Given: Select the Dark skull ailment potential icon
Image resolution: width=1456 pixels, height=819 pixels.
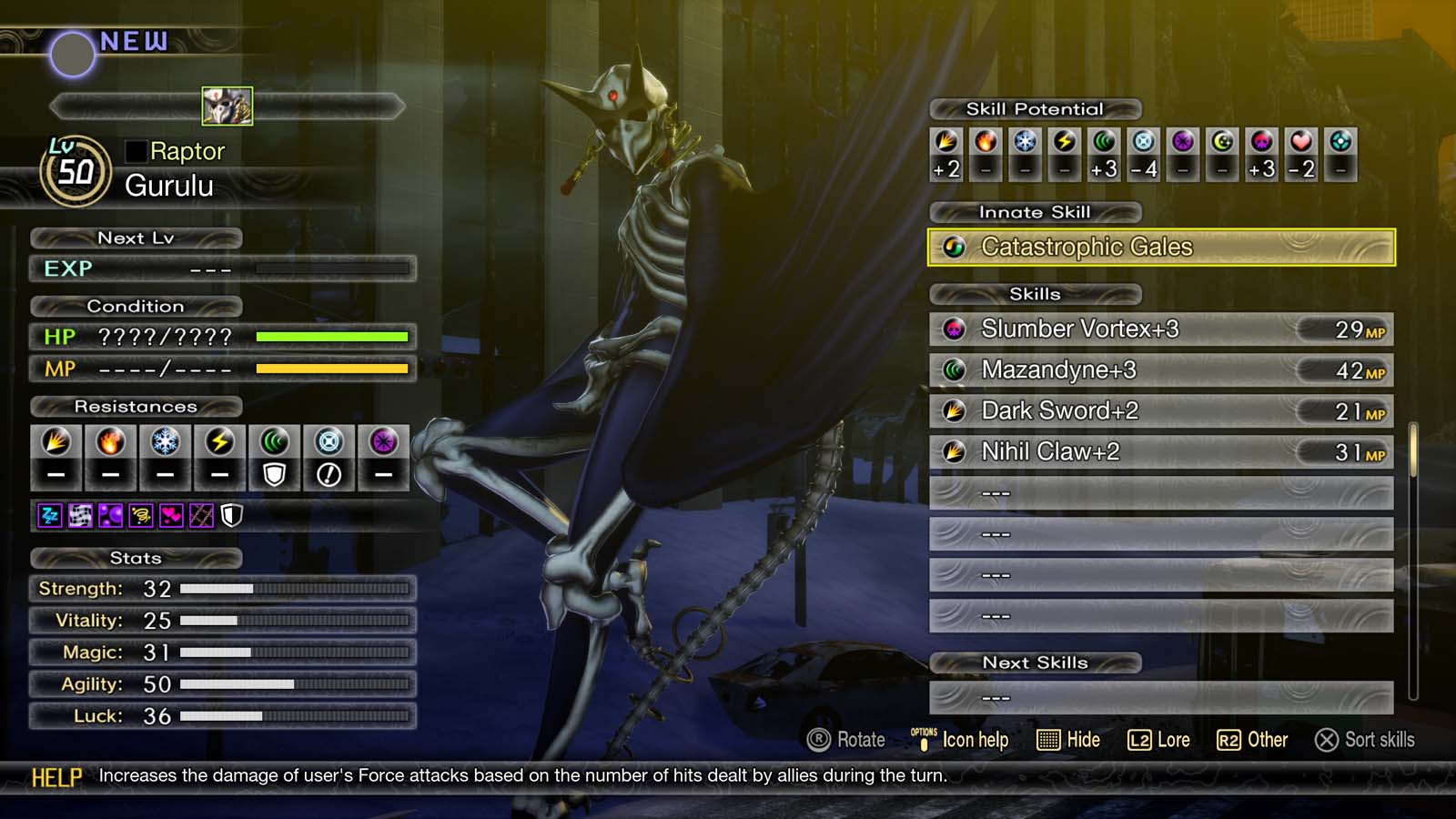Looking at the screenshot, I should click(x=1260, y=141).
